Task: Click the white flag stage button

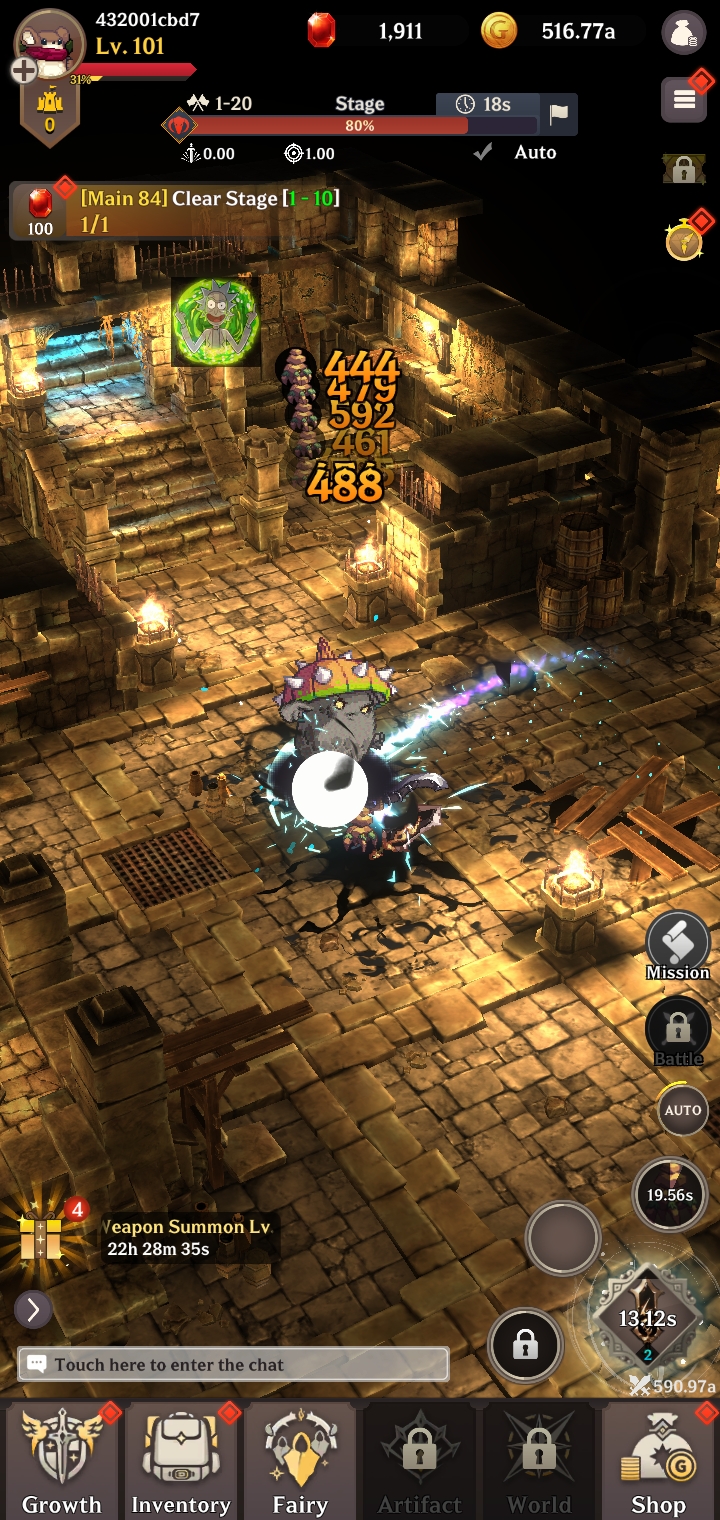Action: 558,113
